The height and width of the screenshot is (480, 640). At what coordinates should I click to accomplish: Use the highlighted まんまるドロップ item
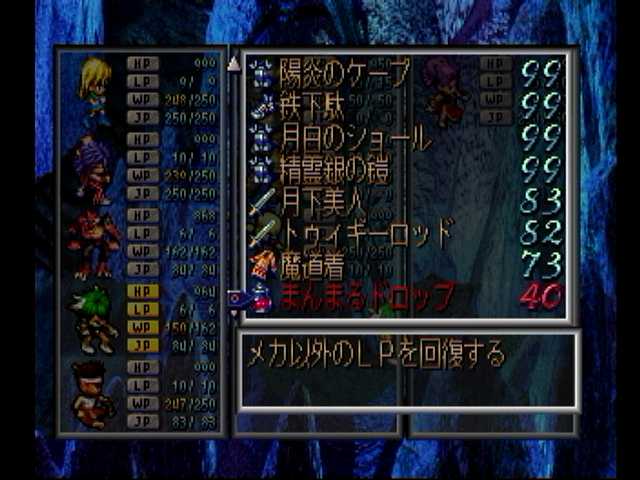tap(365, 296)
